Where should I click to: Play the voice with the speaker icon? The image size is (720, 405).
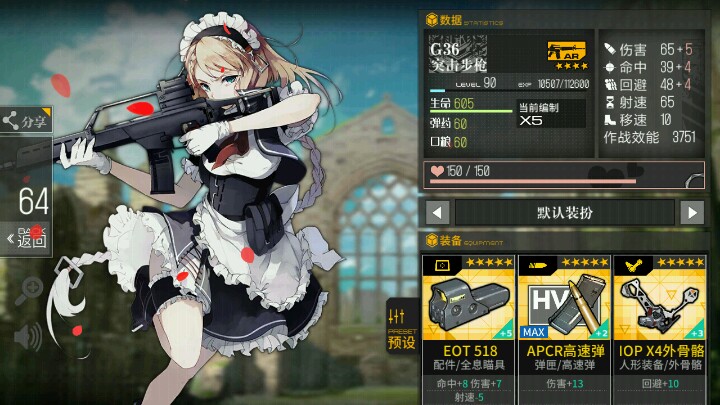pos(28,337)
